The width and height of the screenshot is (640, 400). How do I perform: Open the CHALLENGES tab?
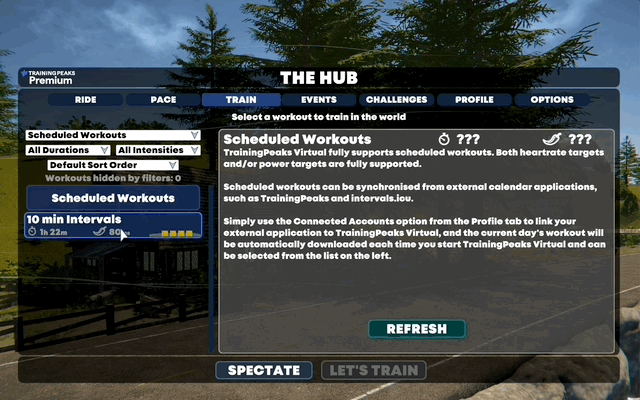396,100
